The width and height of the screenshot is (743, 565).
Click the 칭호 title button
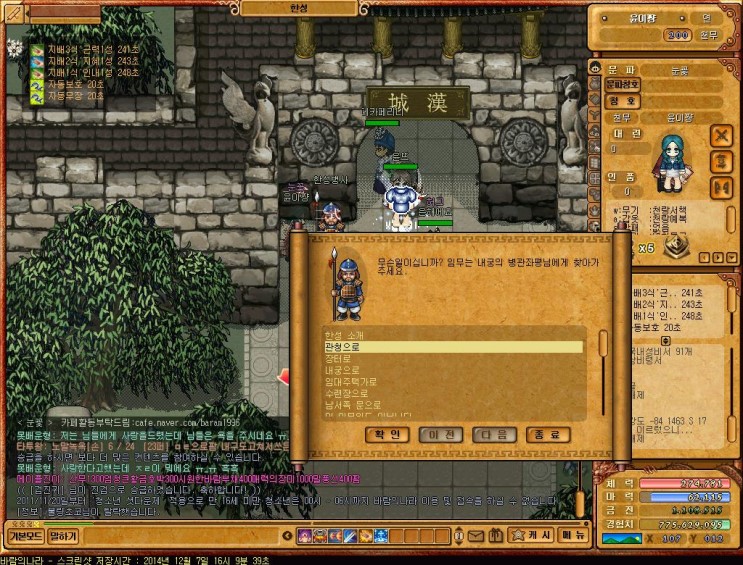[620, 100]
